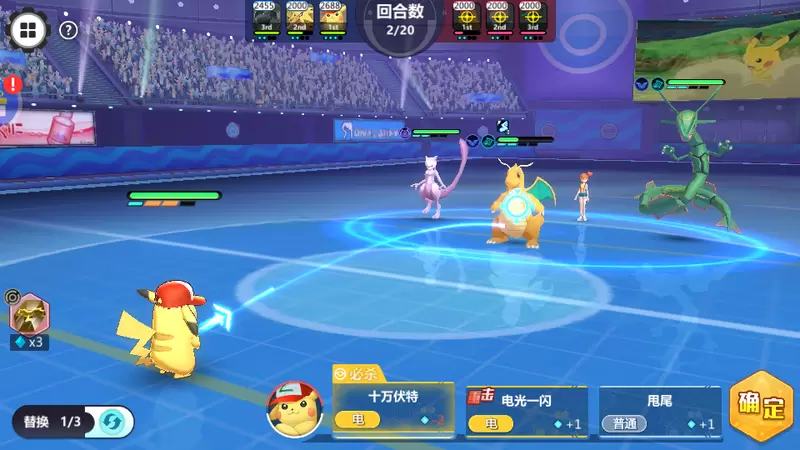This screenshot has height=450, width=800.
Task: Pick the 甩尾 normal skill card
Action: click(659, 411)
